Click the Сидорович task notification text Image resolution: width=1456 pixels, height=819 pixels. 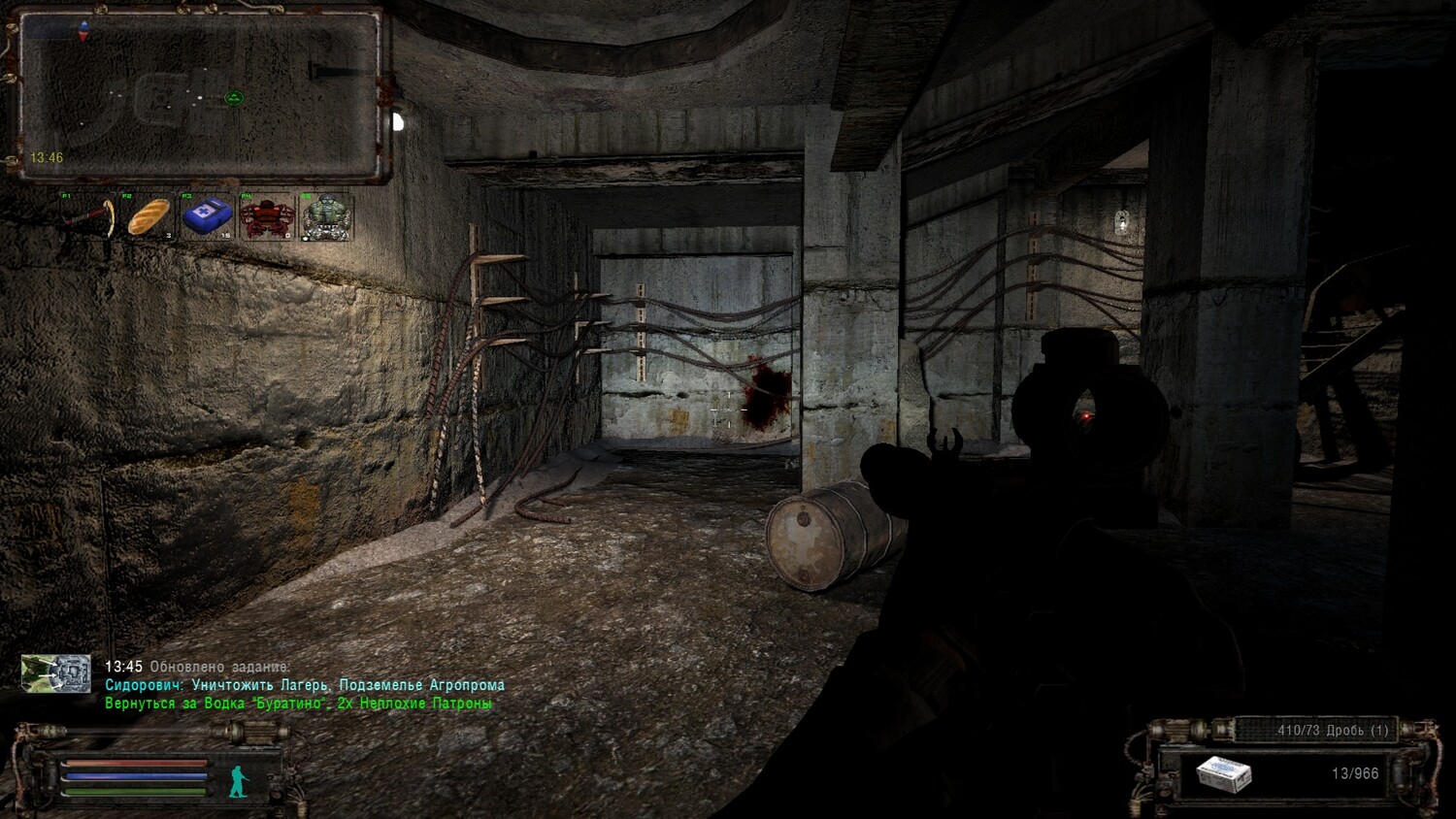(305, 685)
